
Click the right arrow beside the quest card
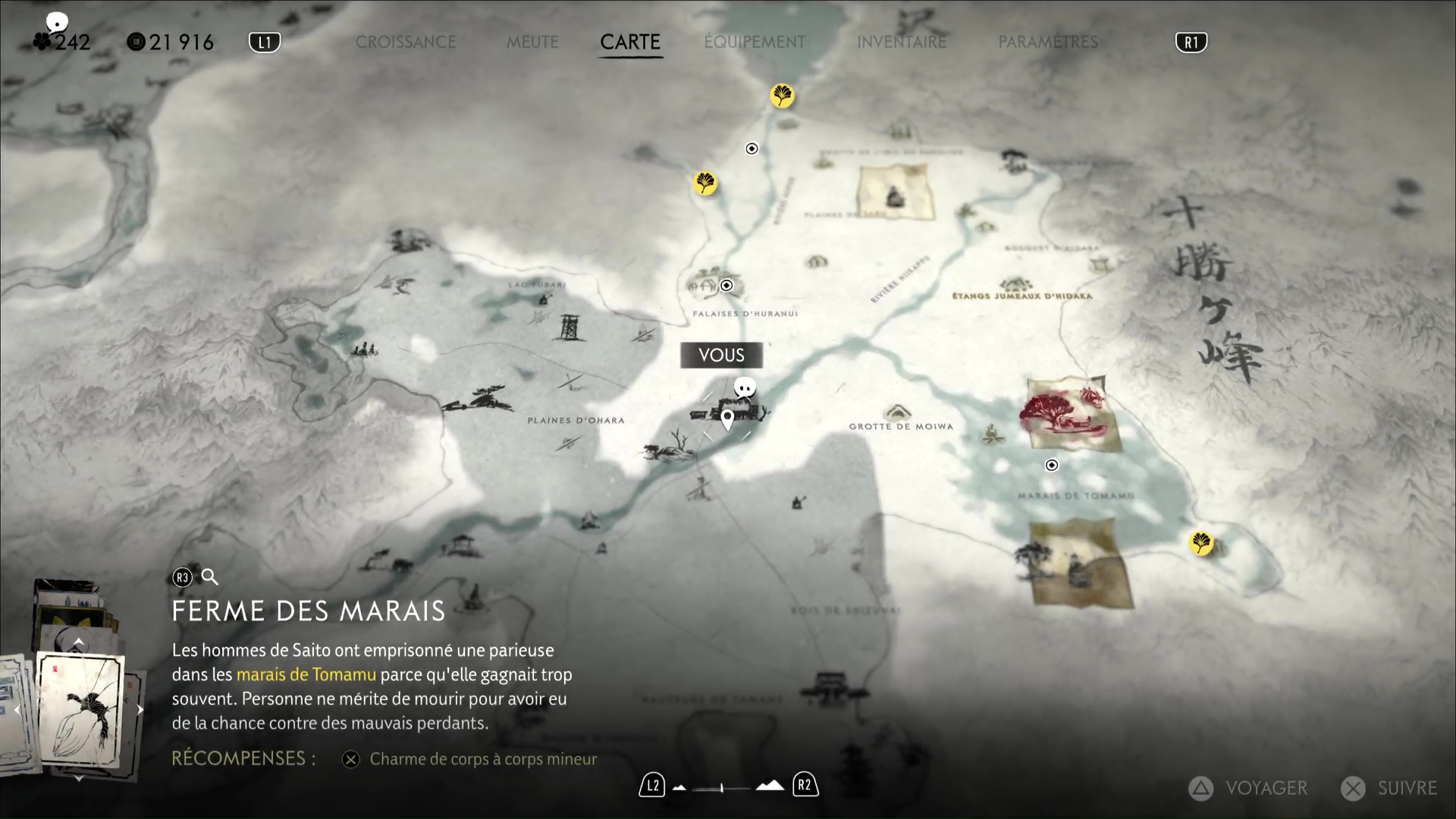[140, 711]
